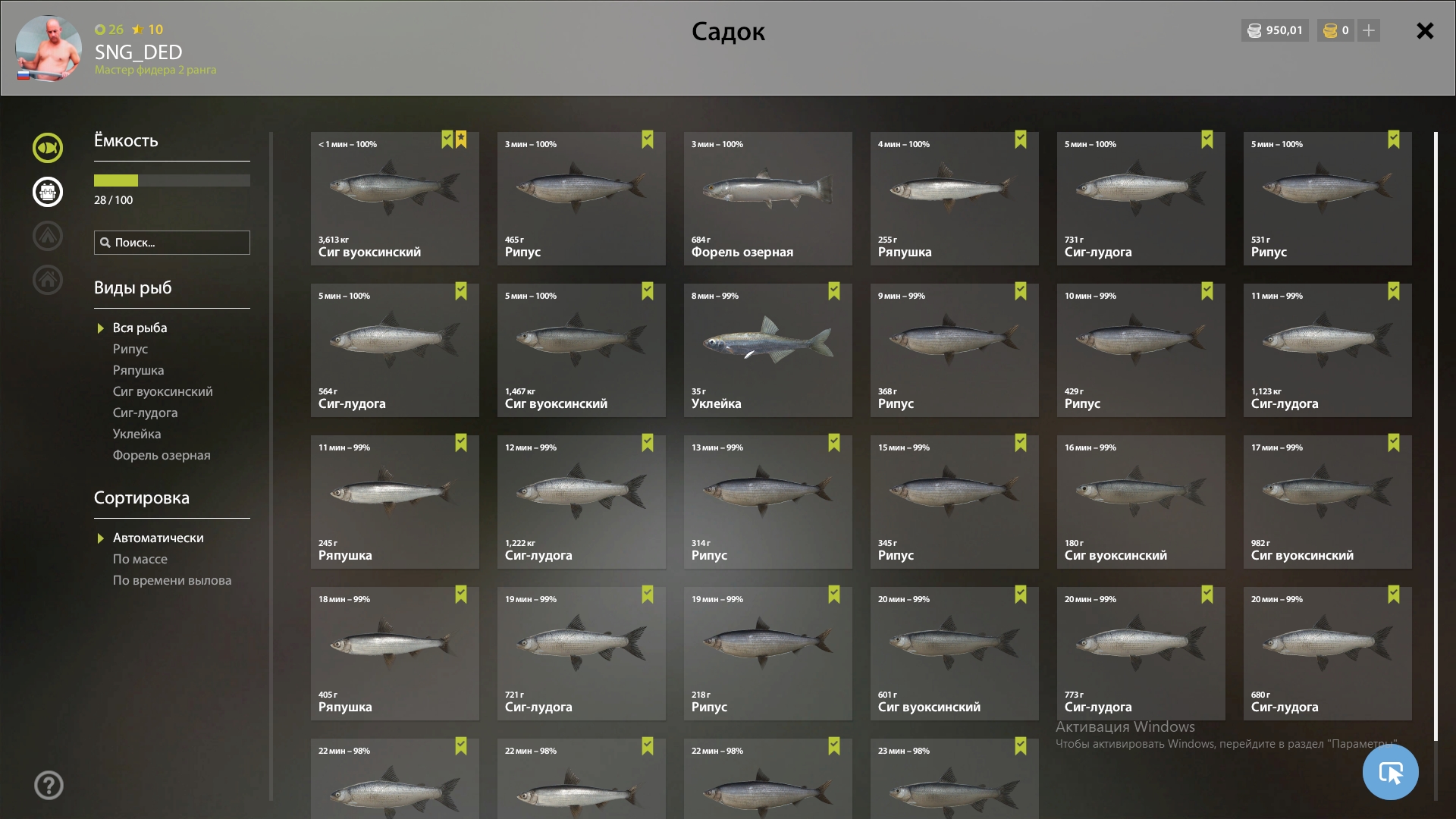Viewport: 1456px width, 819px height.
Task: Click the SNG_DED player avatar
Action: (x=49, y=49)
